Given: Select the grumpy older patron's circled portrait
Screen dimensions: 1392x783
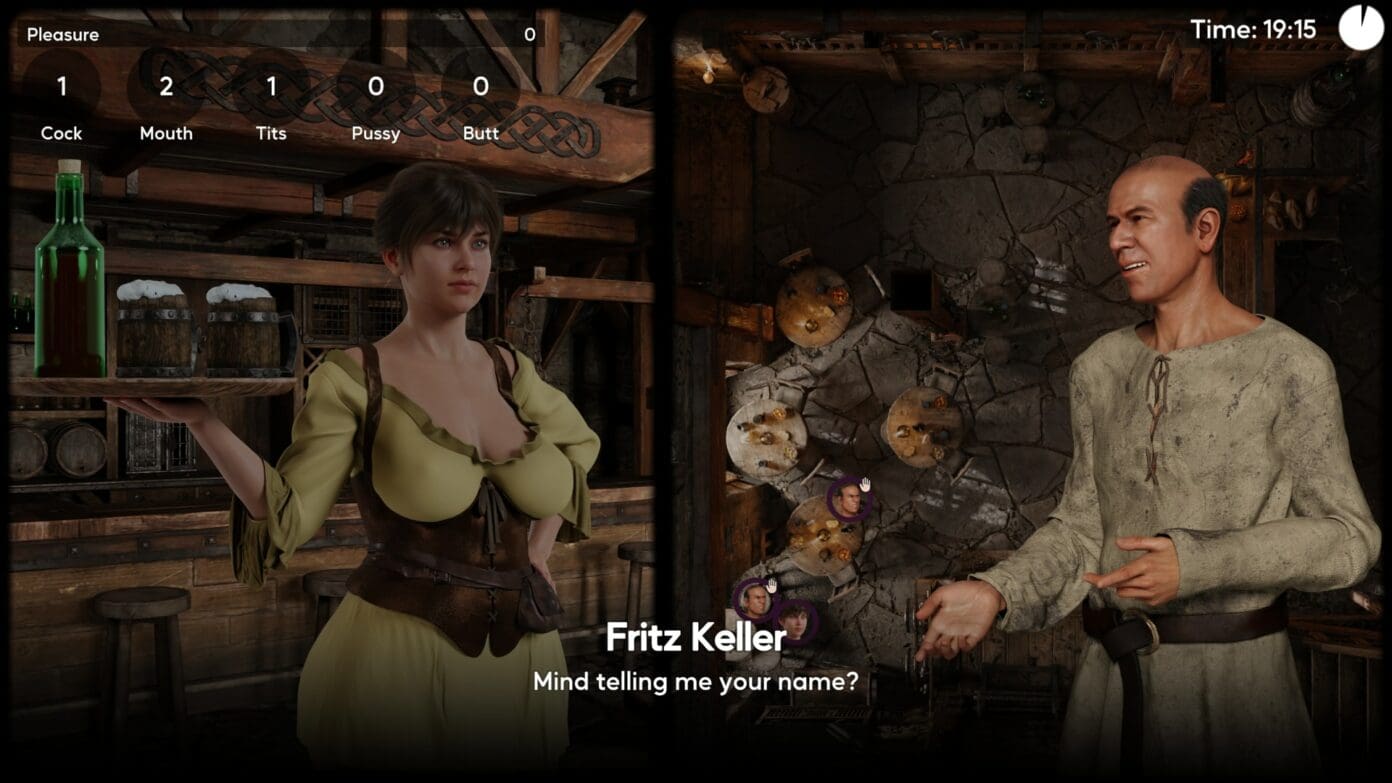Looking at the screenshot, I should pyautogui.click(x=756, y=601).
